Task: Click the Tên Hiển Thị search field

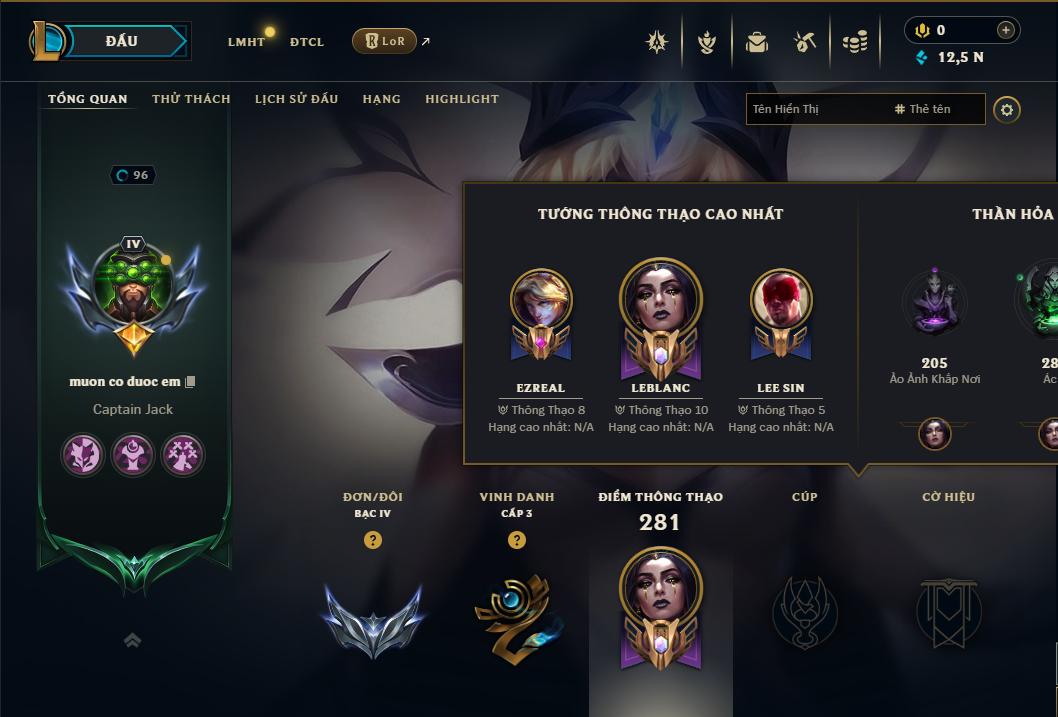Action: [815, 109]
